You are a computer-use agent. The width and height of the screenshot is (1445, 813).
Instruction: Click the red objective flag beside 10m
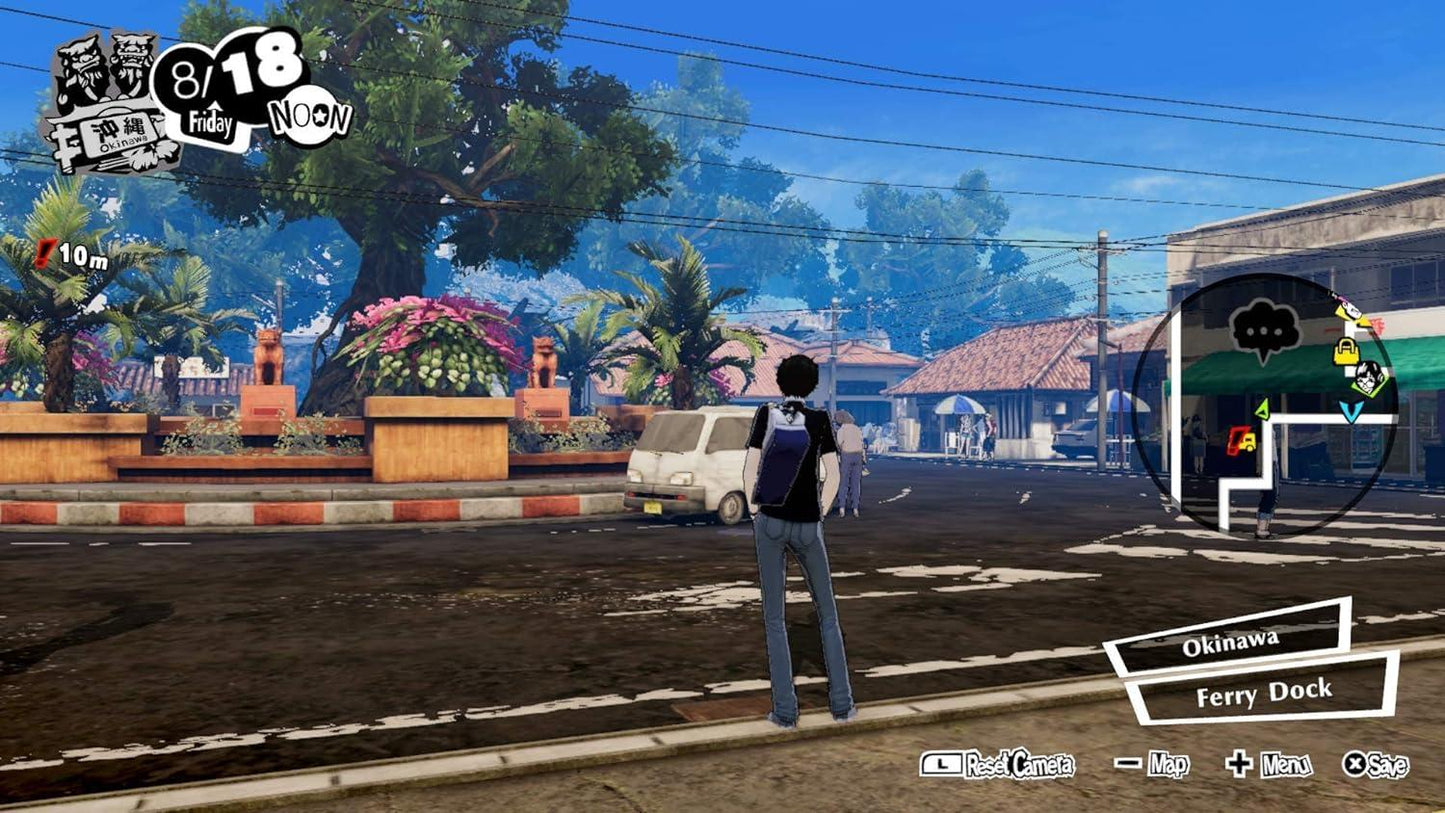44,251
